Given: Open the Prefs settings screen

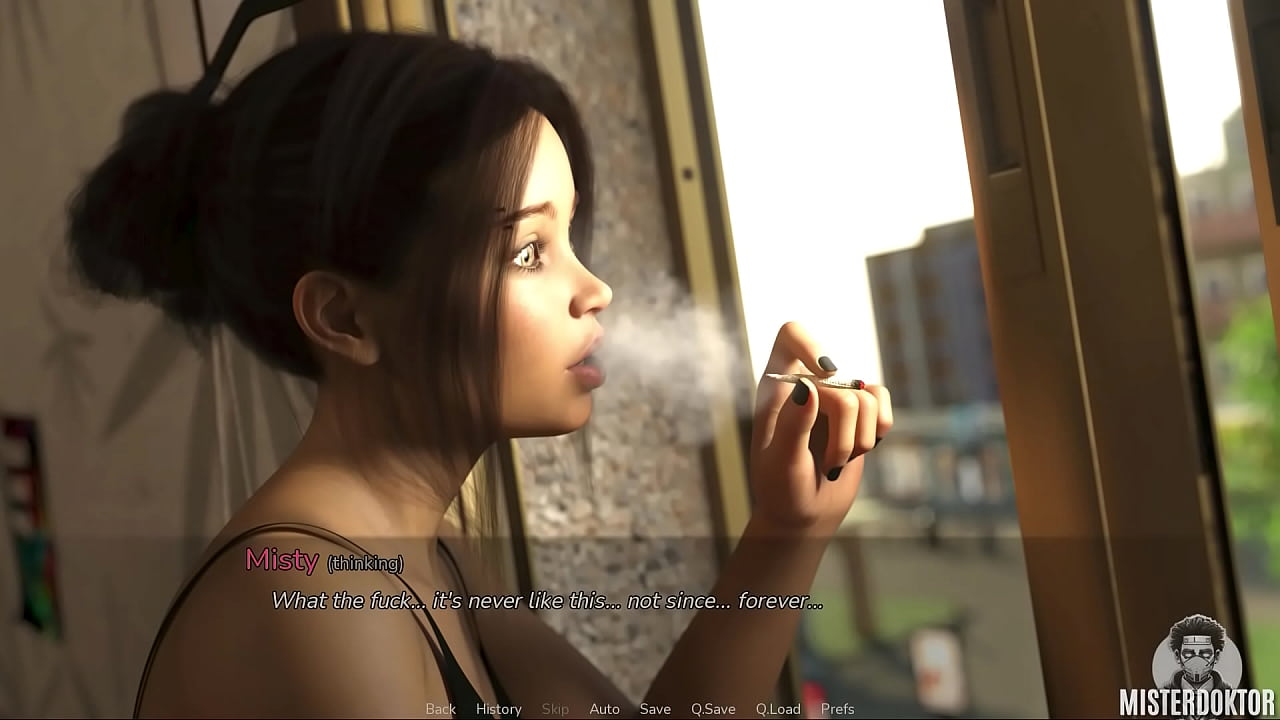Looking at the screenshot, I should click(840, 708).
